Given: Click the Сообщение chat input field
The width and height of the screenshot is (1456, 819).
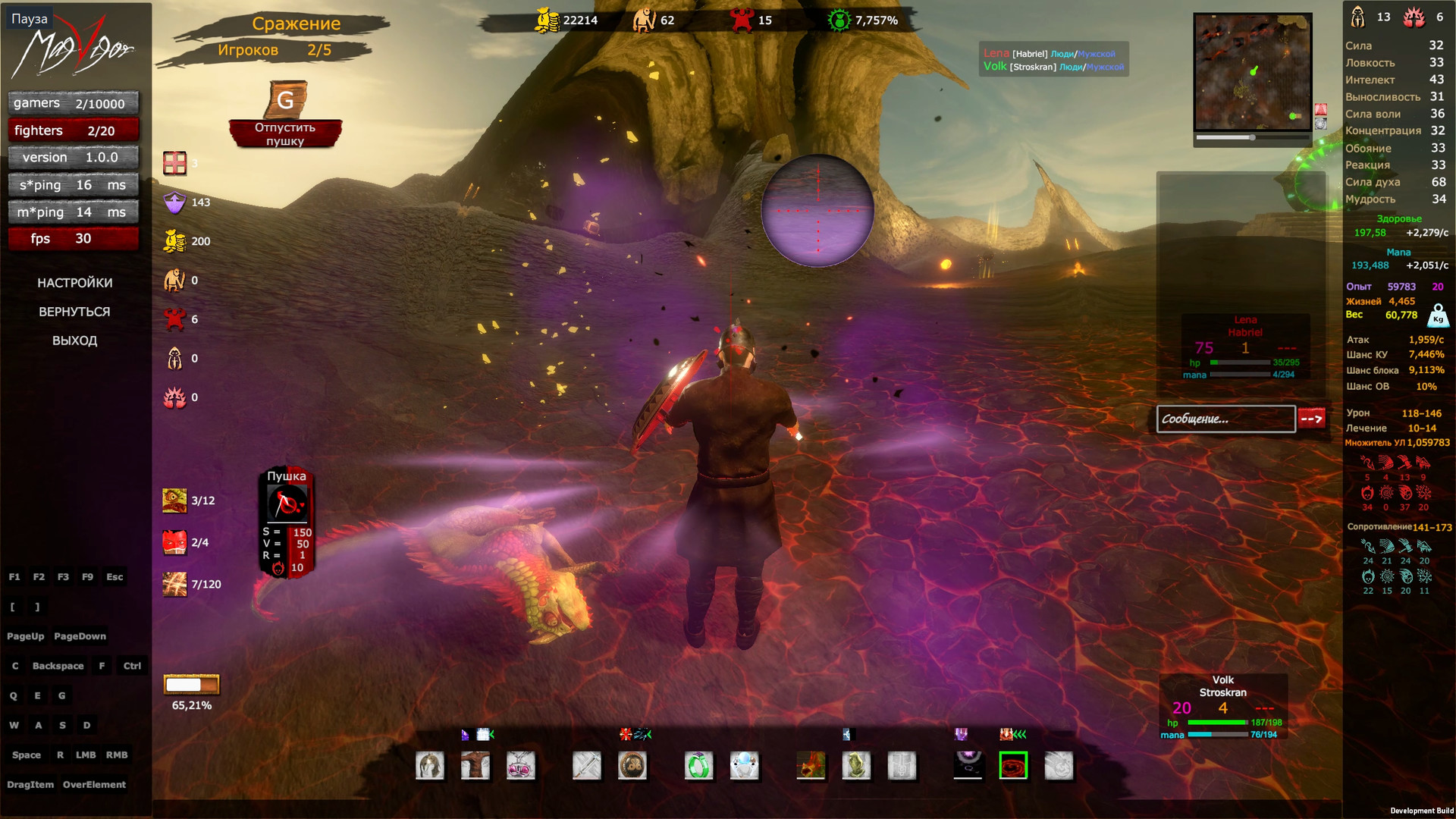Looking at the screenshot, I should pos(1225,419).
